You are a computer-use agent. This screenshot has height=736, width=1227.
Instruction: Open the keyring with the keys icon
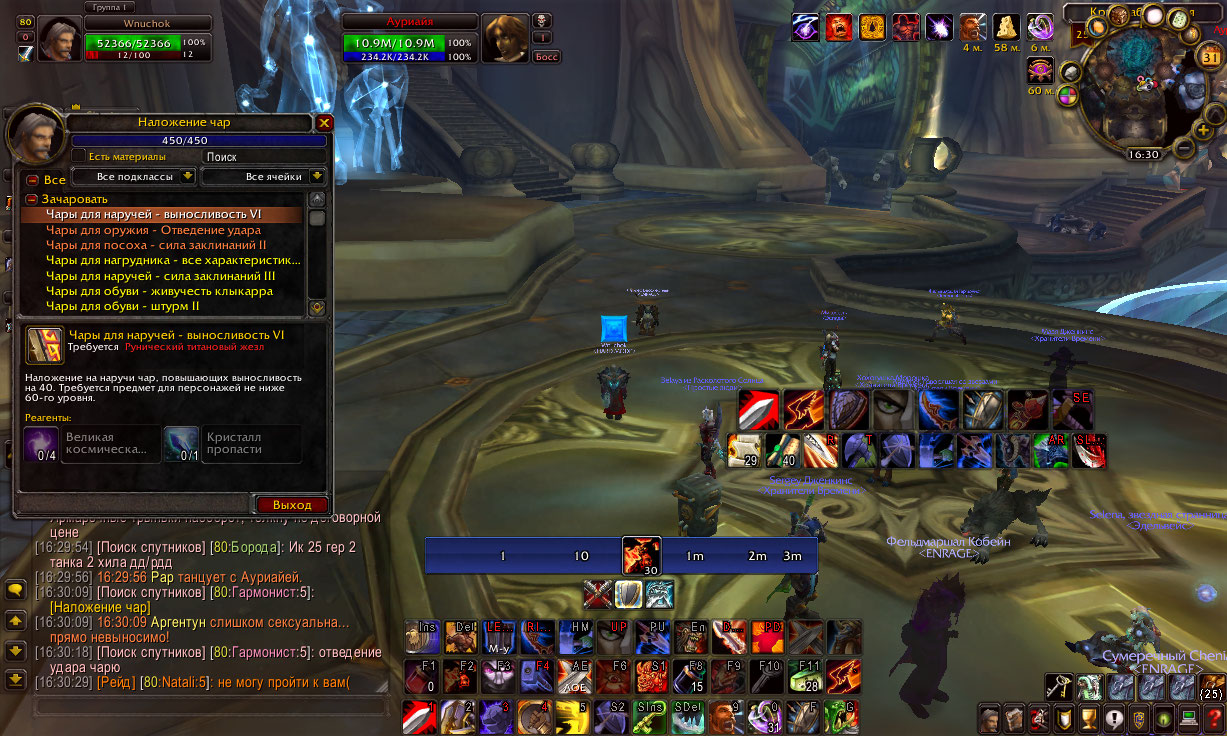(x=1057, y=687)
